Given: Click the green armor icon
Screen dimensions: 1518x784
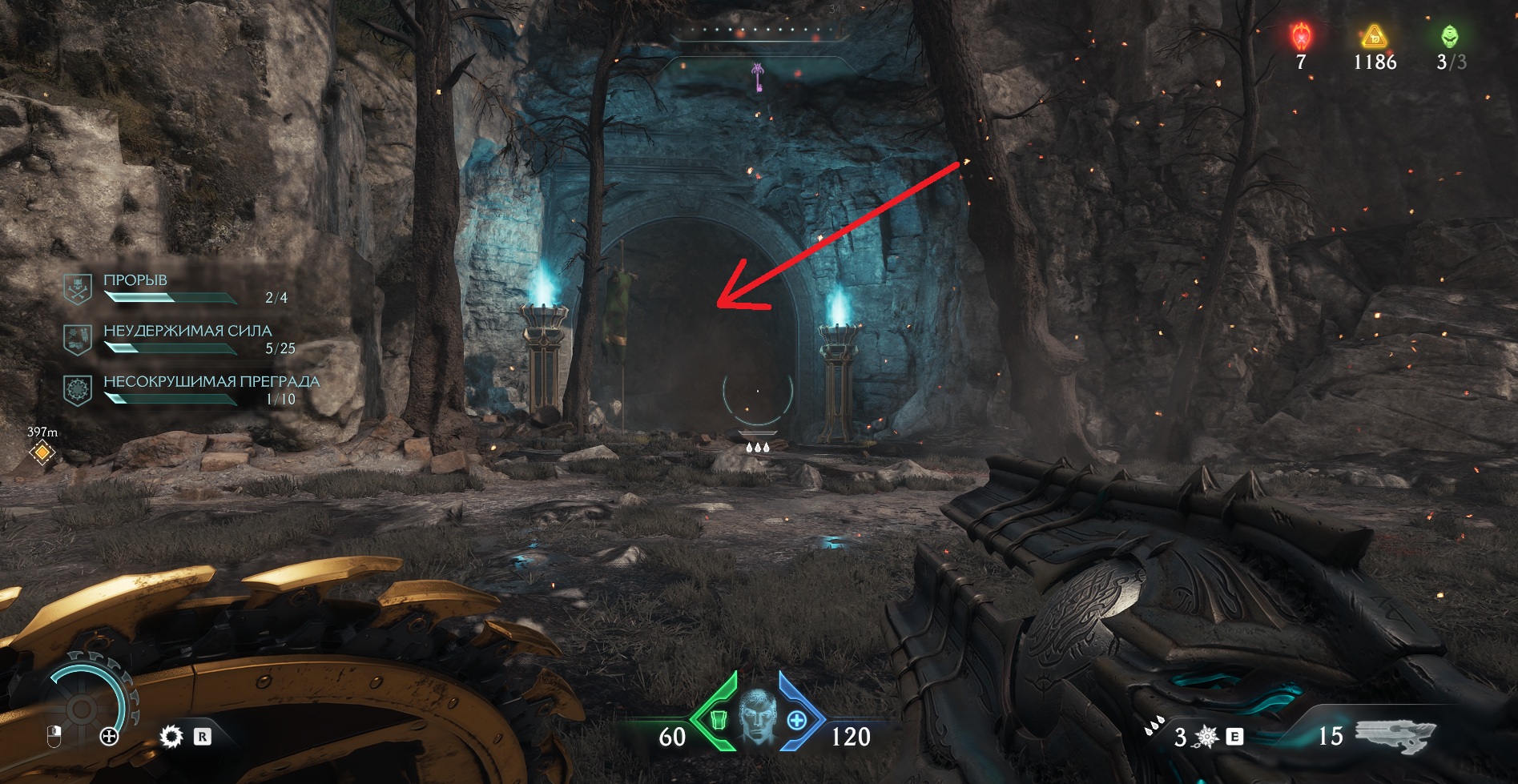Looking at the screenshot, I should click(717, 719).
